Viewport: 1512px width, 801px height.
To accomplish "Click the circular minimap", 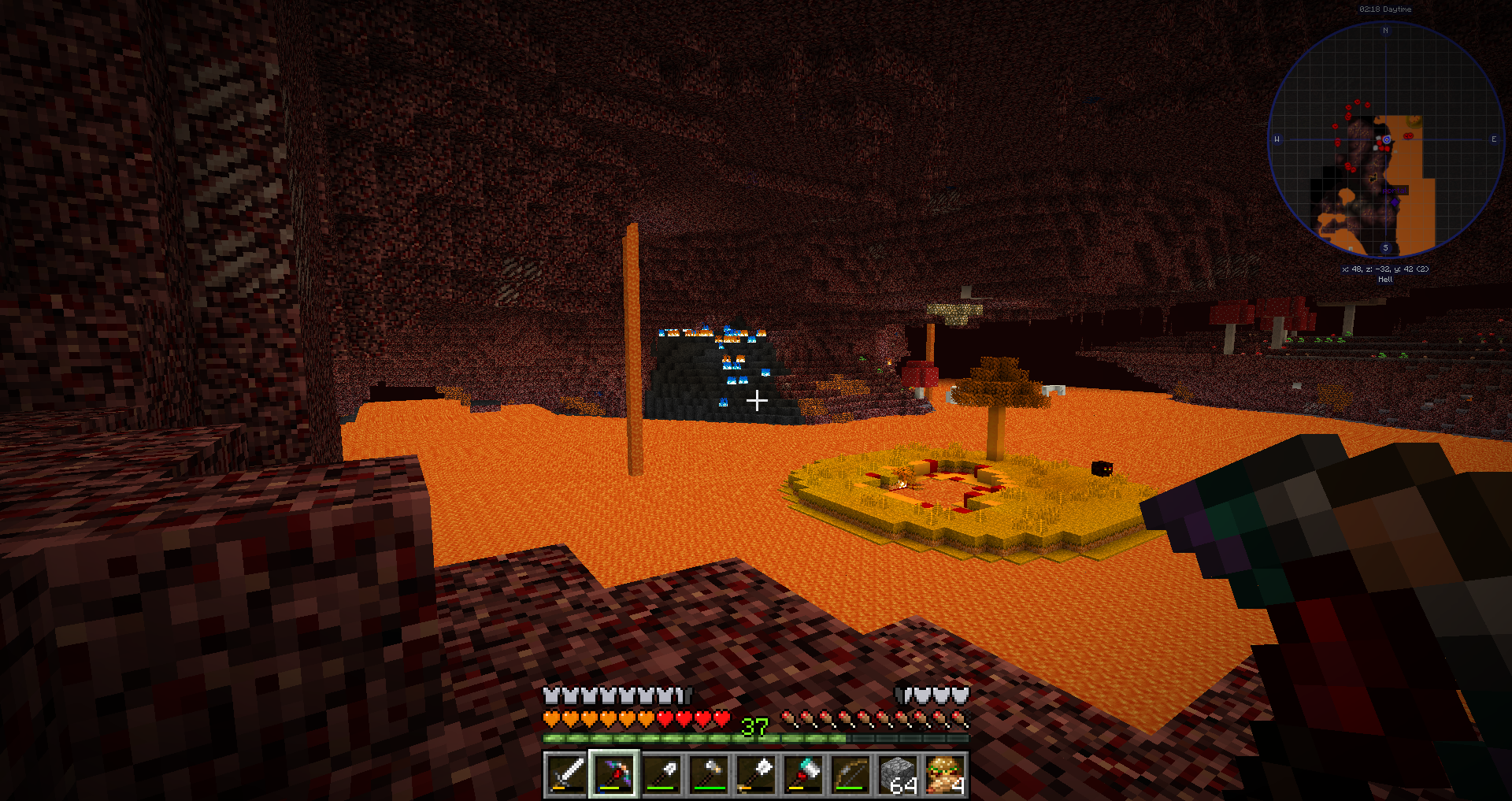I will tap(1386, 140).
